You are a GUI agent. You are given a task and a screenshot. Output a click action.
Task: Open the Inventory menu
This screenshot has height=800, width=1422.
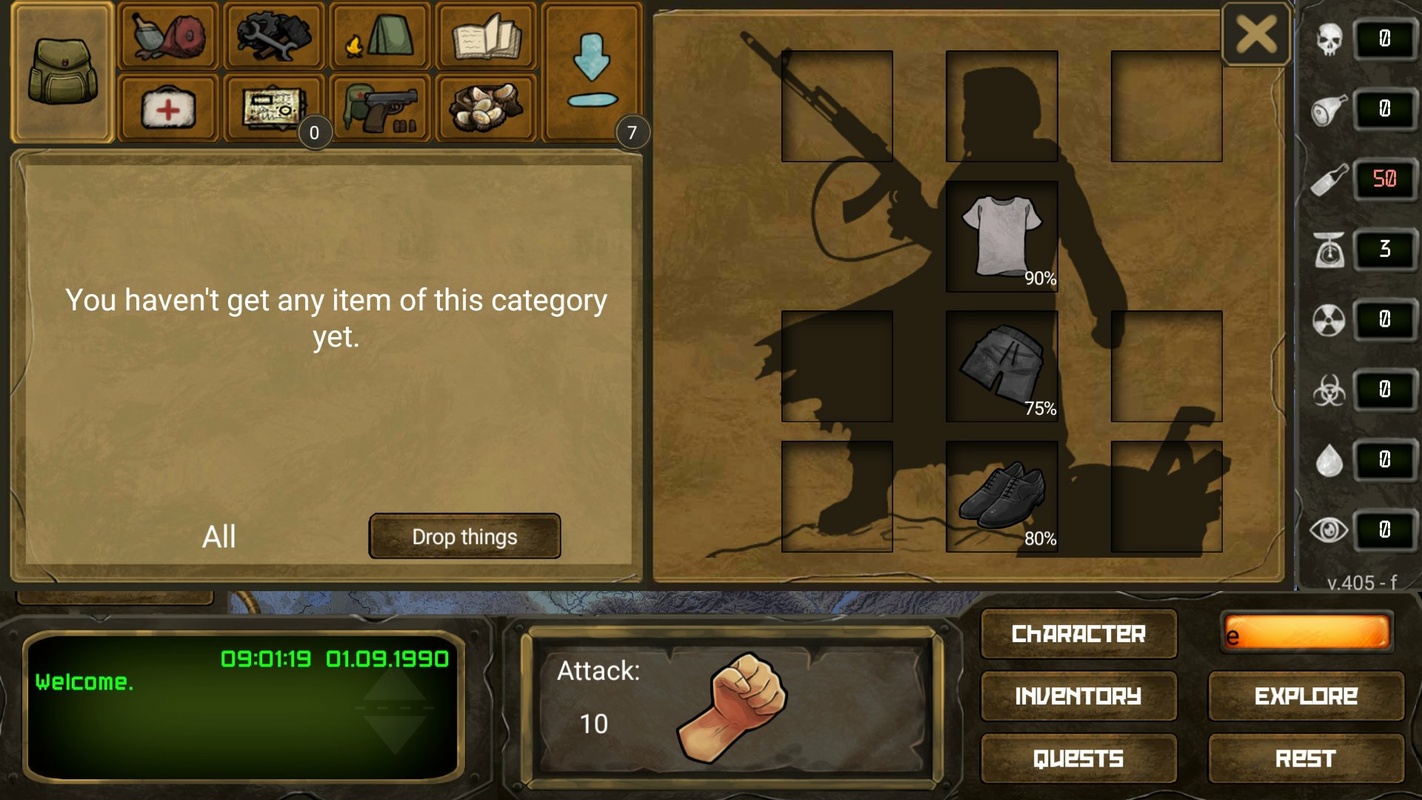pos(1078,696)
